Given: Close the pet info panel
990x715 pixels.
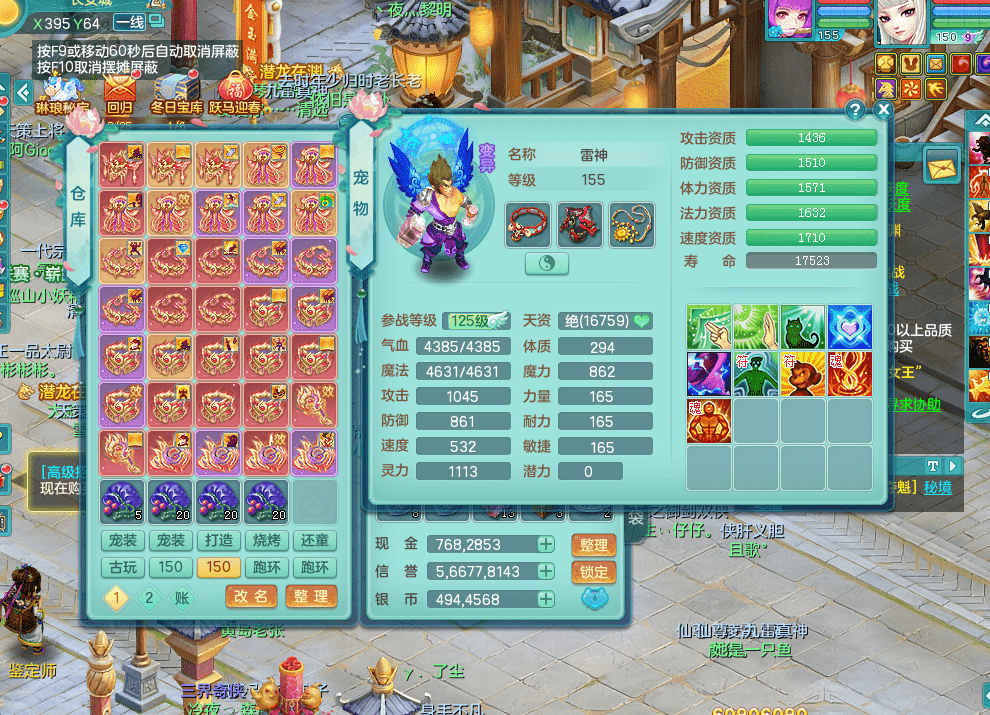Looking at the screenshot, I should click(883, 110).
